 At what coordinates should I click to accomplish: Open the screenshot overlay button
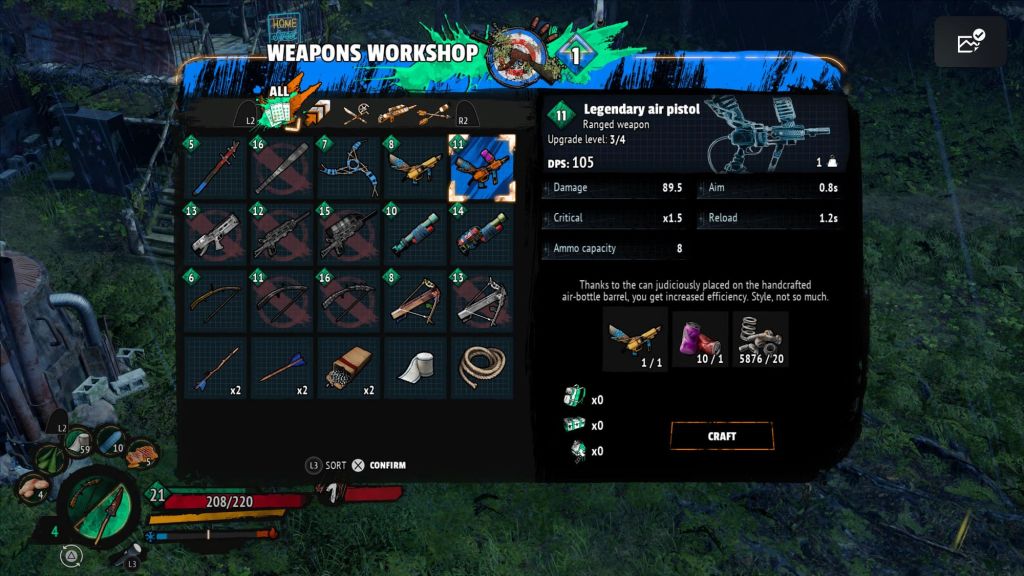[970, 42]
